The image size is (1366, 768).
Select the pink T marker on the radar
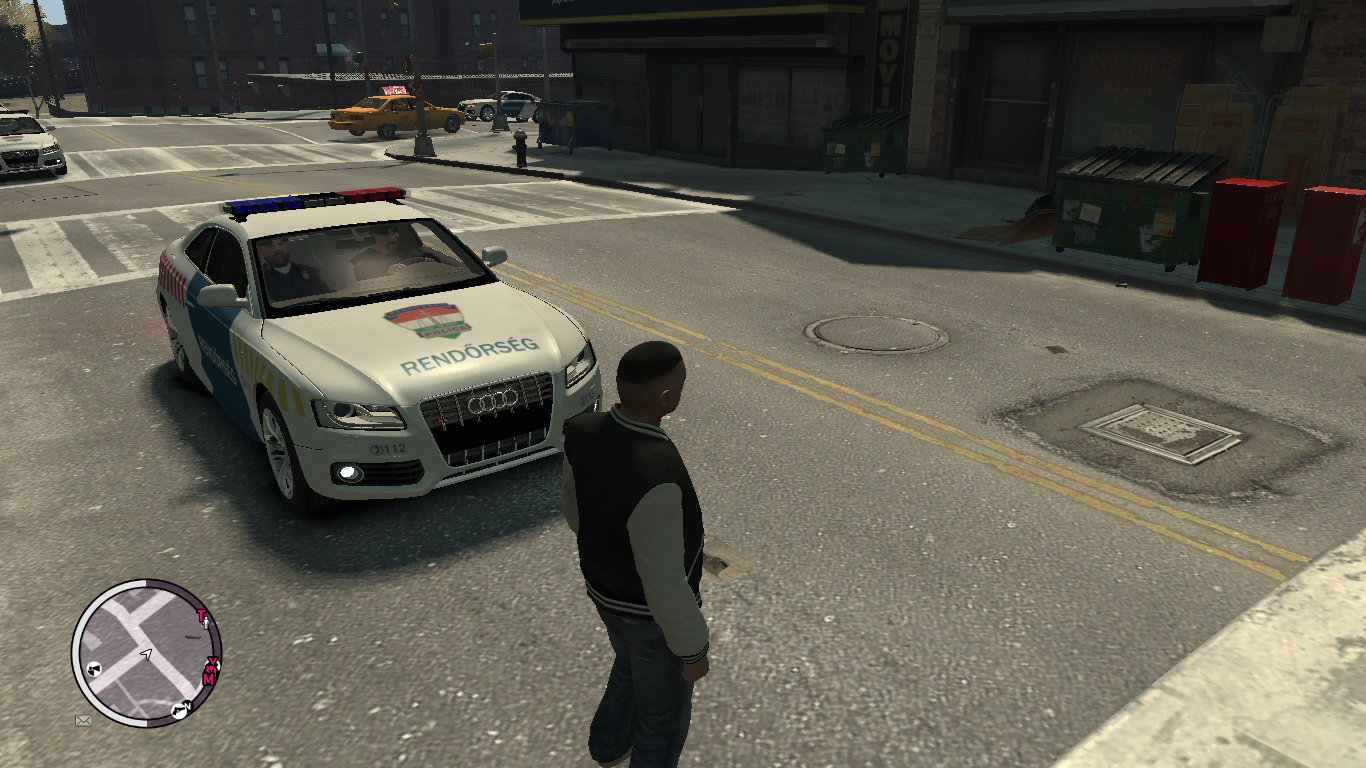point(201,615)
